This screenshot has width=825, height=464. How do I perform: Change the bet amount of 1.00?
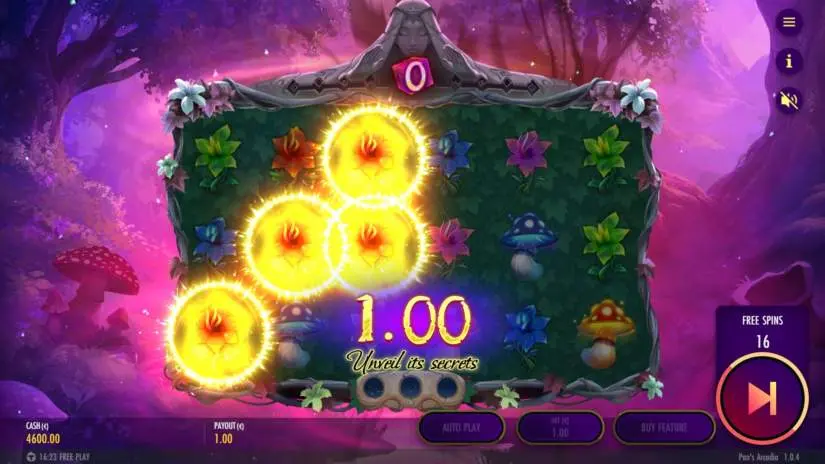tap(560, 427)
